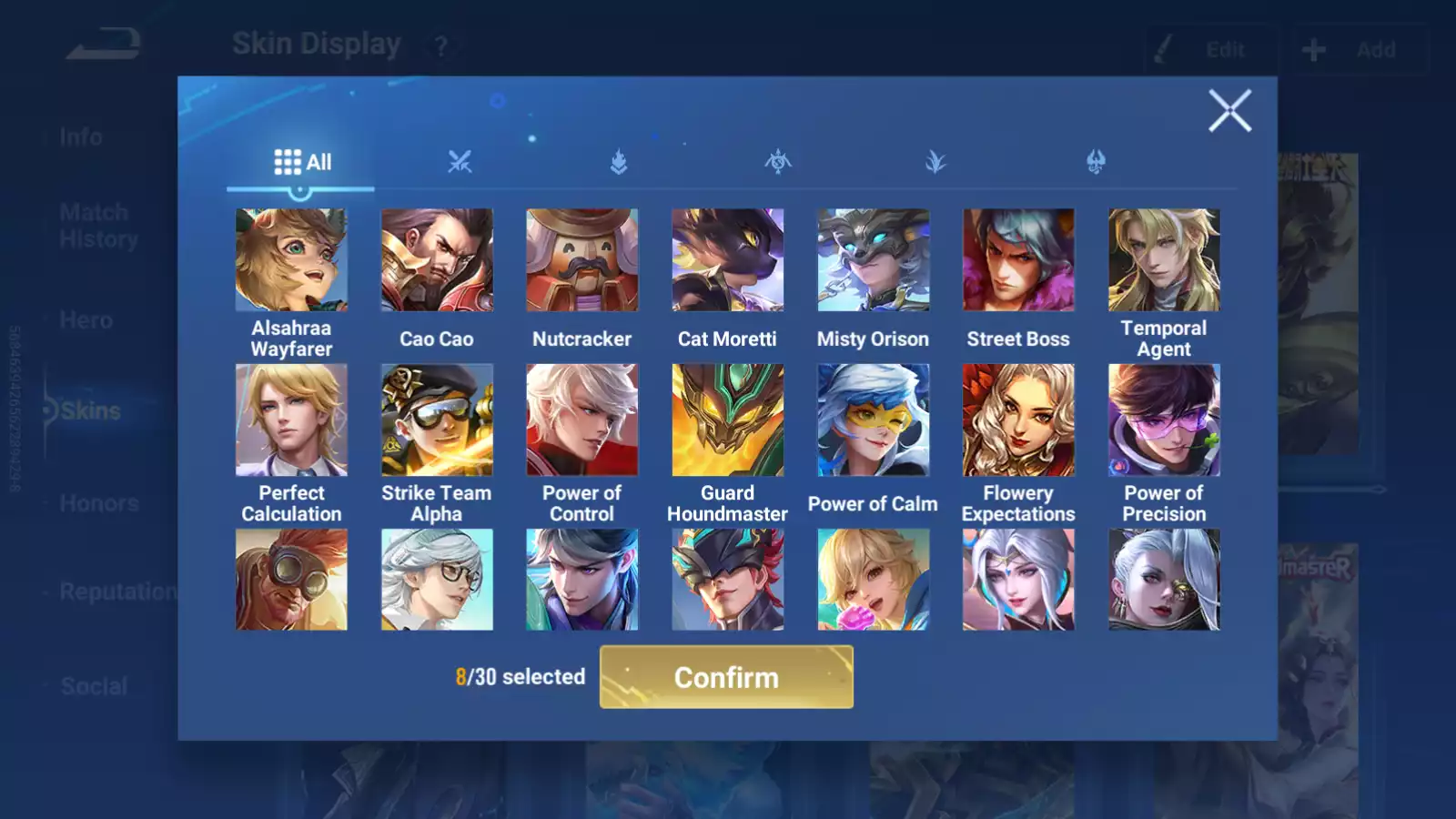Select the Perfect Calculation skin
The height and width of the screenshot is (819, 1456).
pyautogui.click(x=291, y=420)
